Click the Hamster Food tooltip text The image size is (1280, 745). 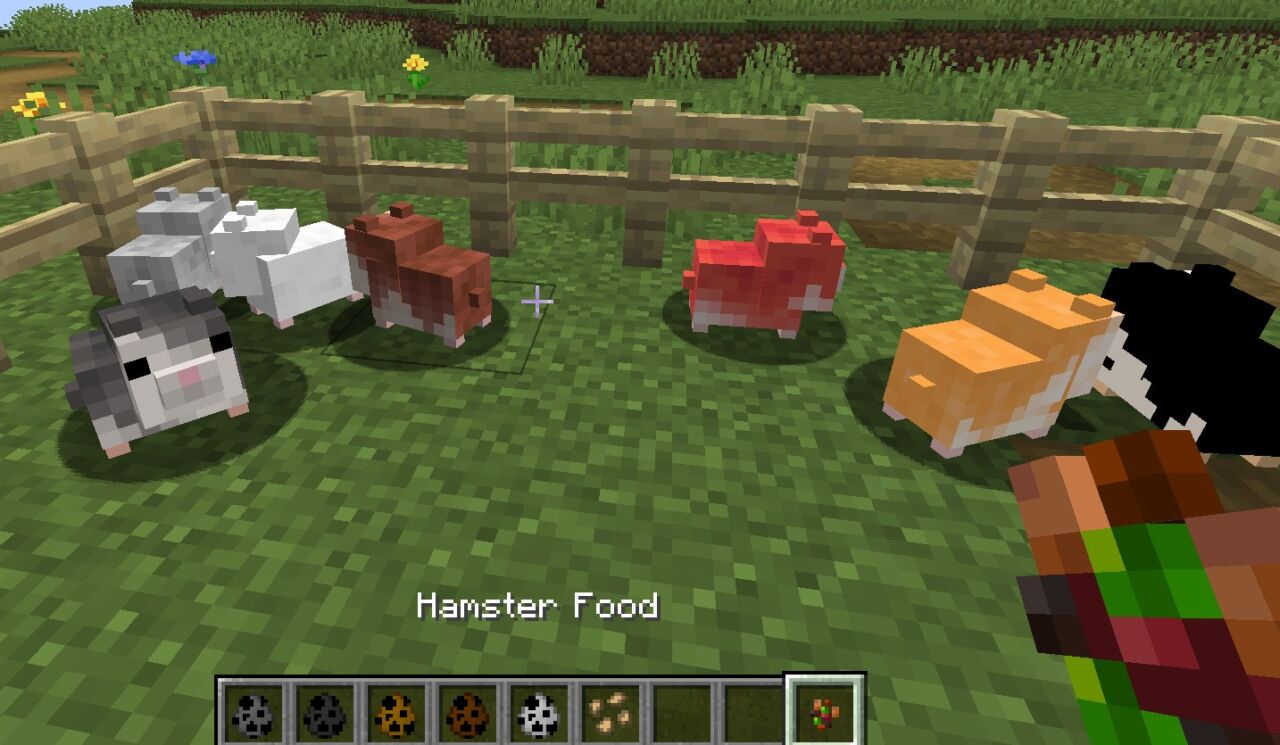(537, 607)
